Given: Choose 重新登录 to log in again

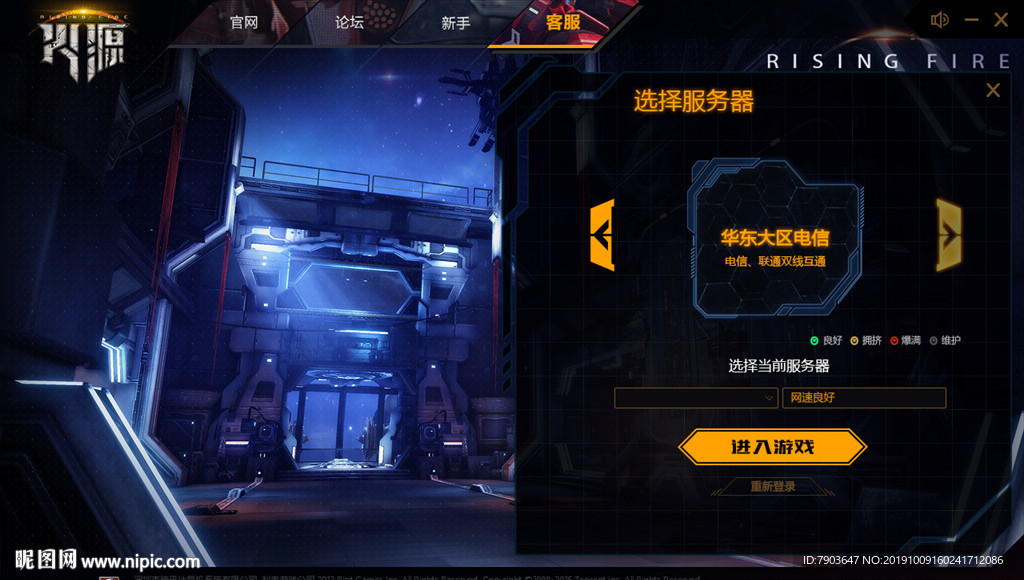Looking at the screenshot, I should coord(773,487).
